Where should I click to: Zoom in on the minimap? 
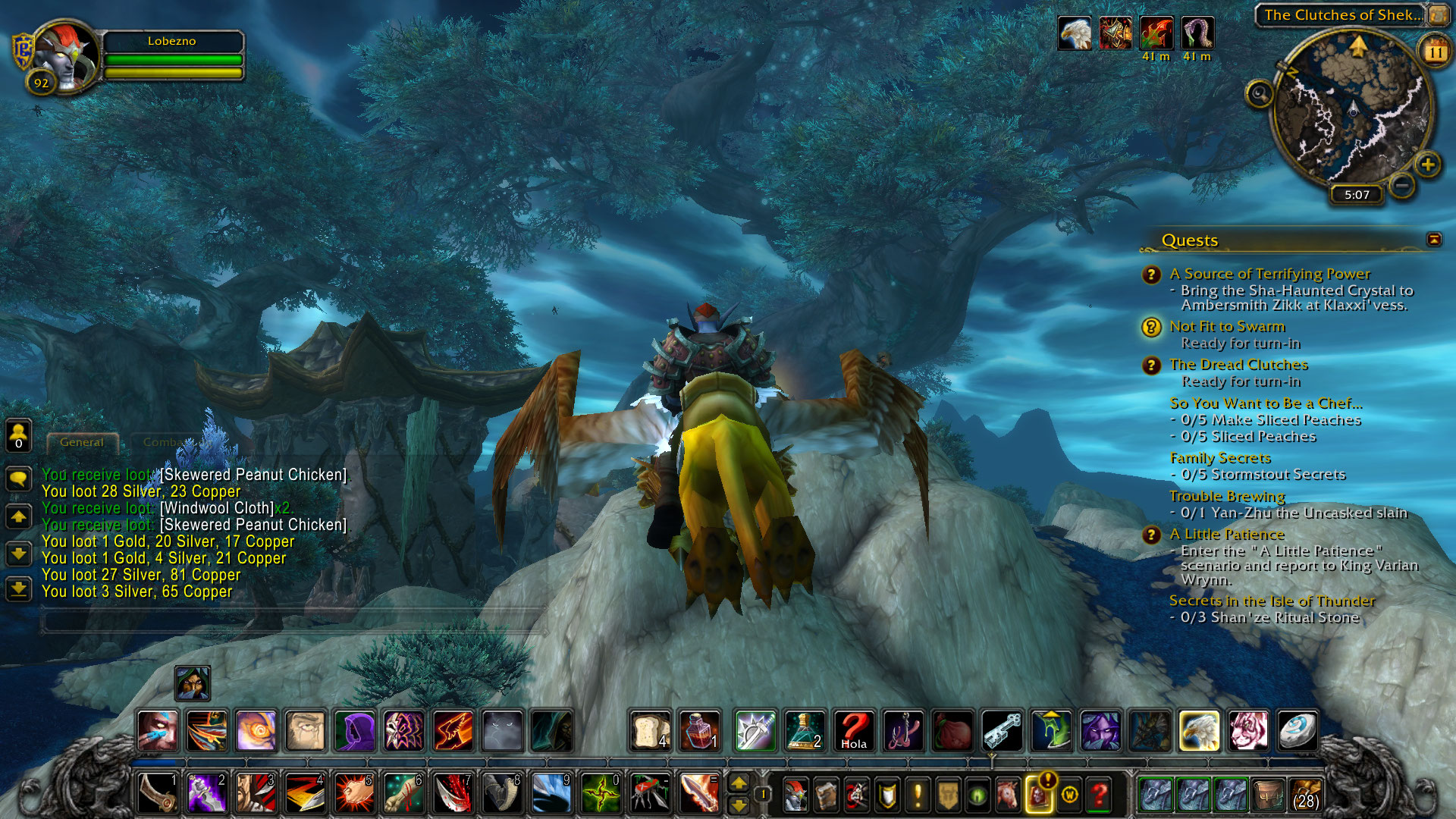point(1428,165)
